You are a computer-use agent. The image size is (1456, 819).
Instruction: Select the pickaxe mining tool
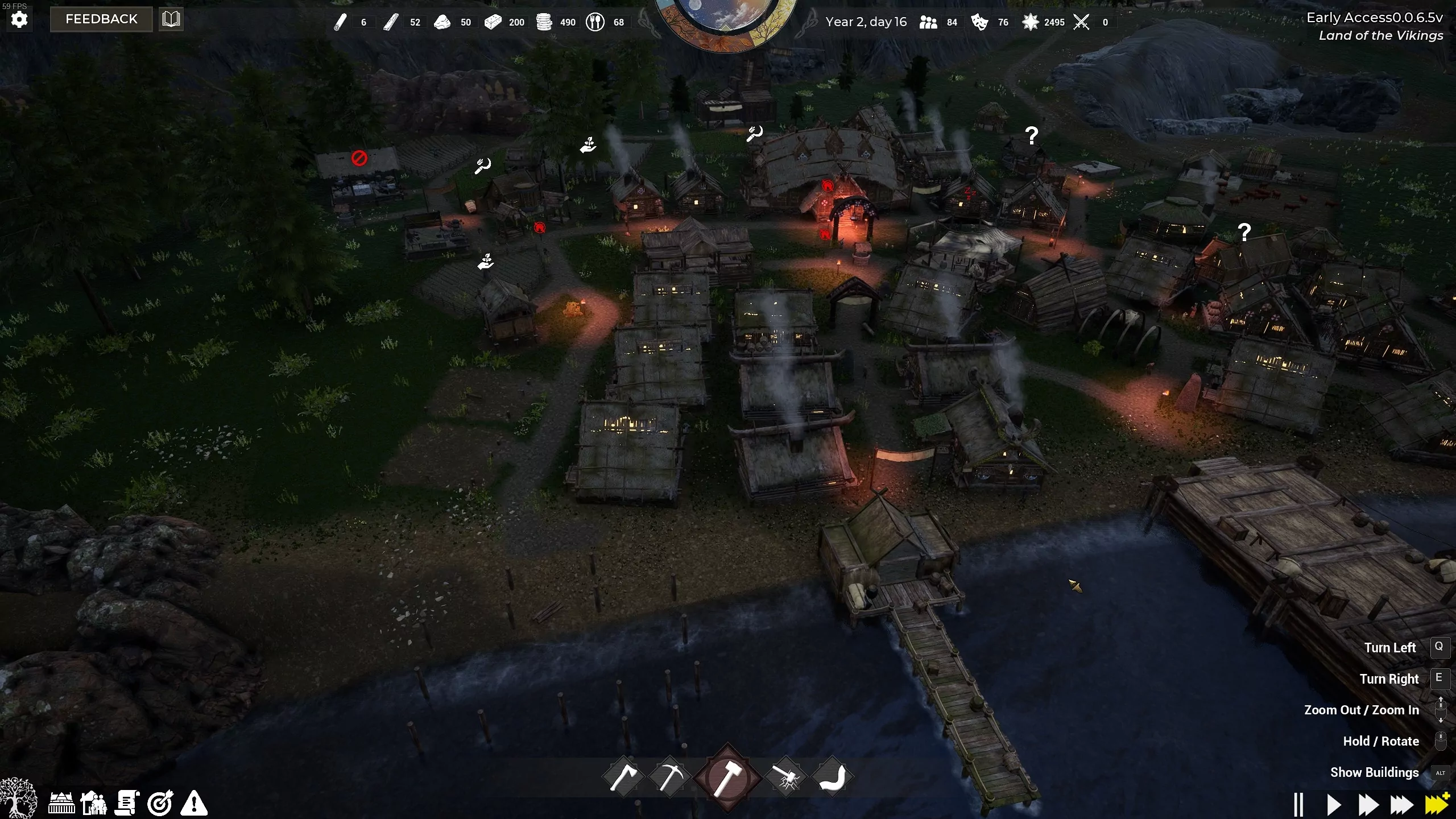click(669, 777)
